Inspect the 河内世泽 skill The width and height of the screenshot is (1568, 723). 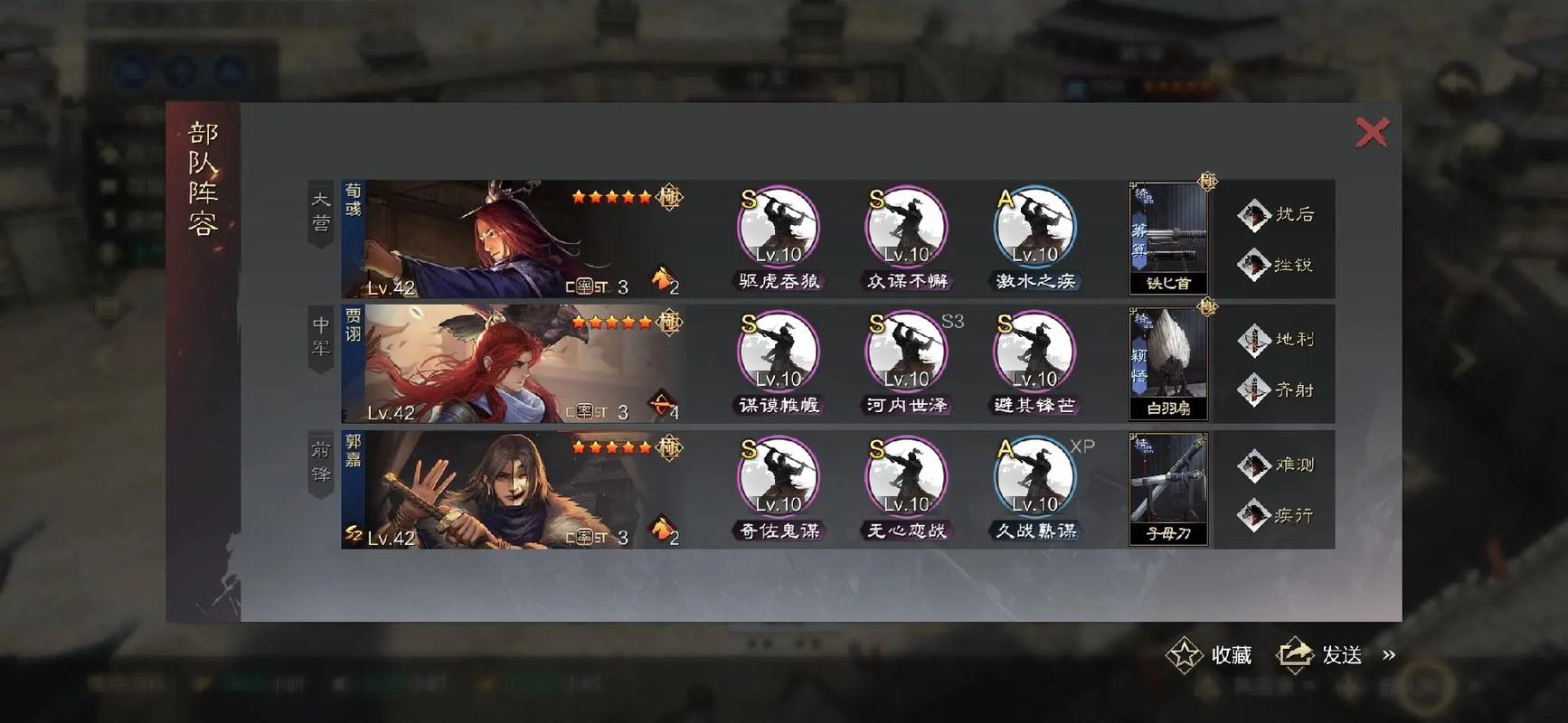[906, 352]
